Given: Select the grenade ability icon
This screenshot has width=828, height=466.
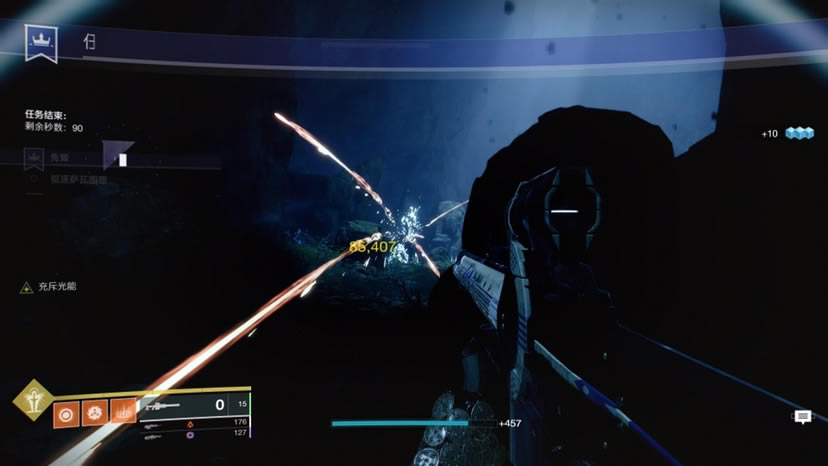Looking at the screenshot, I should pyautogui.click(x=67, y=411).
